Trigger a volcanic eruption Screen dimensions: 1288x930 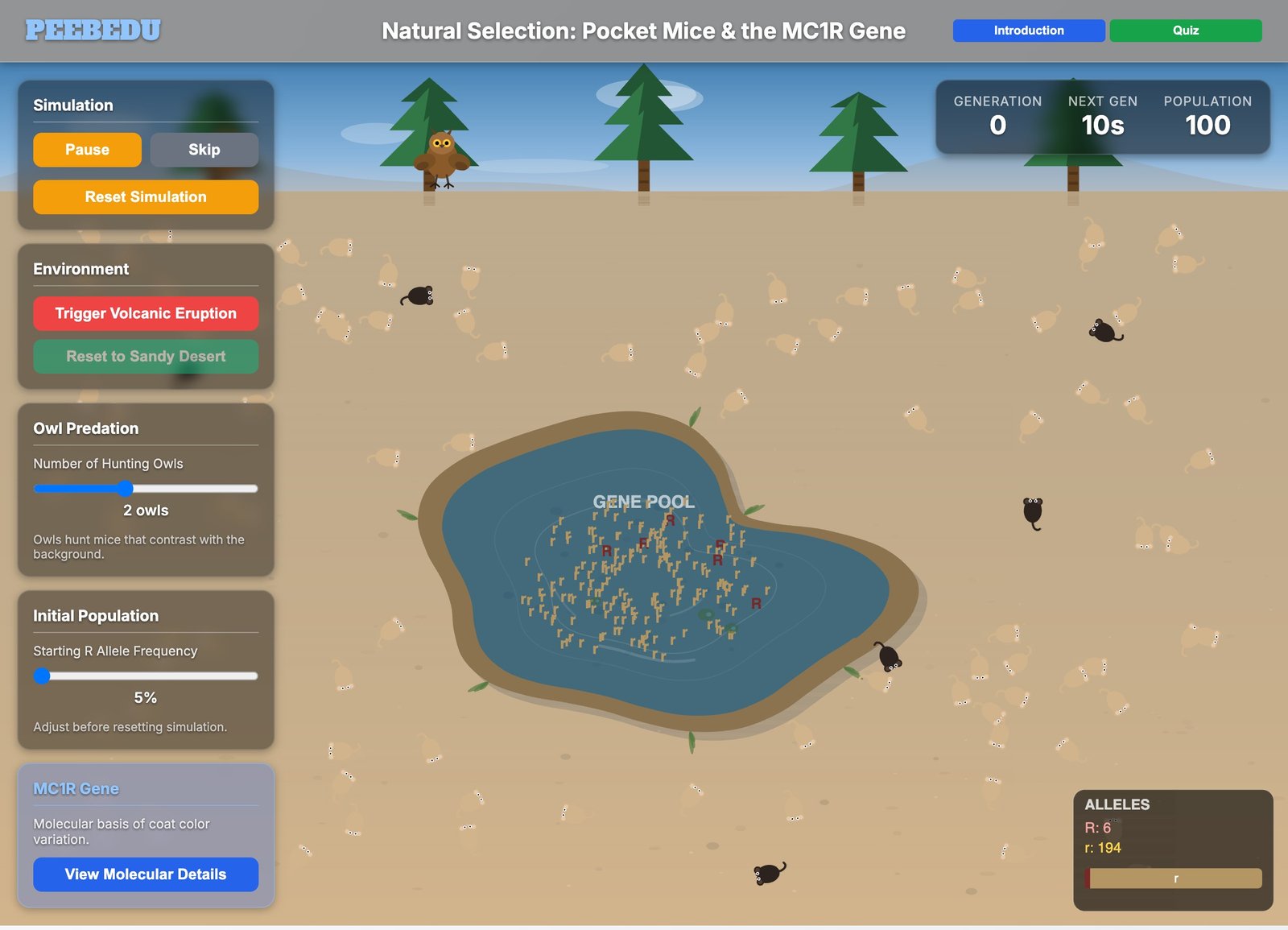click(145, 313)
